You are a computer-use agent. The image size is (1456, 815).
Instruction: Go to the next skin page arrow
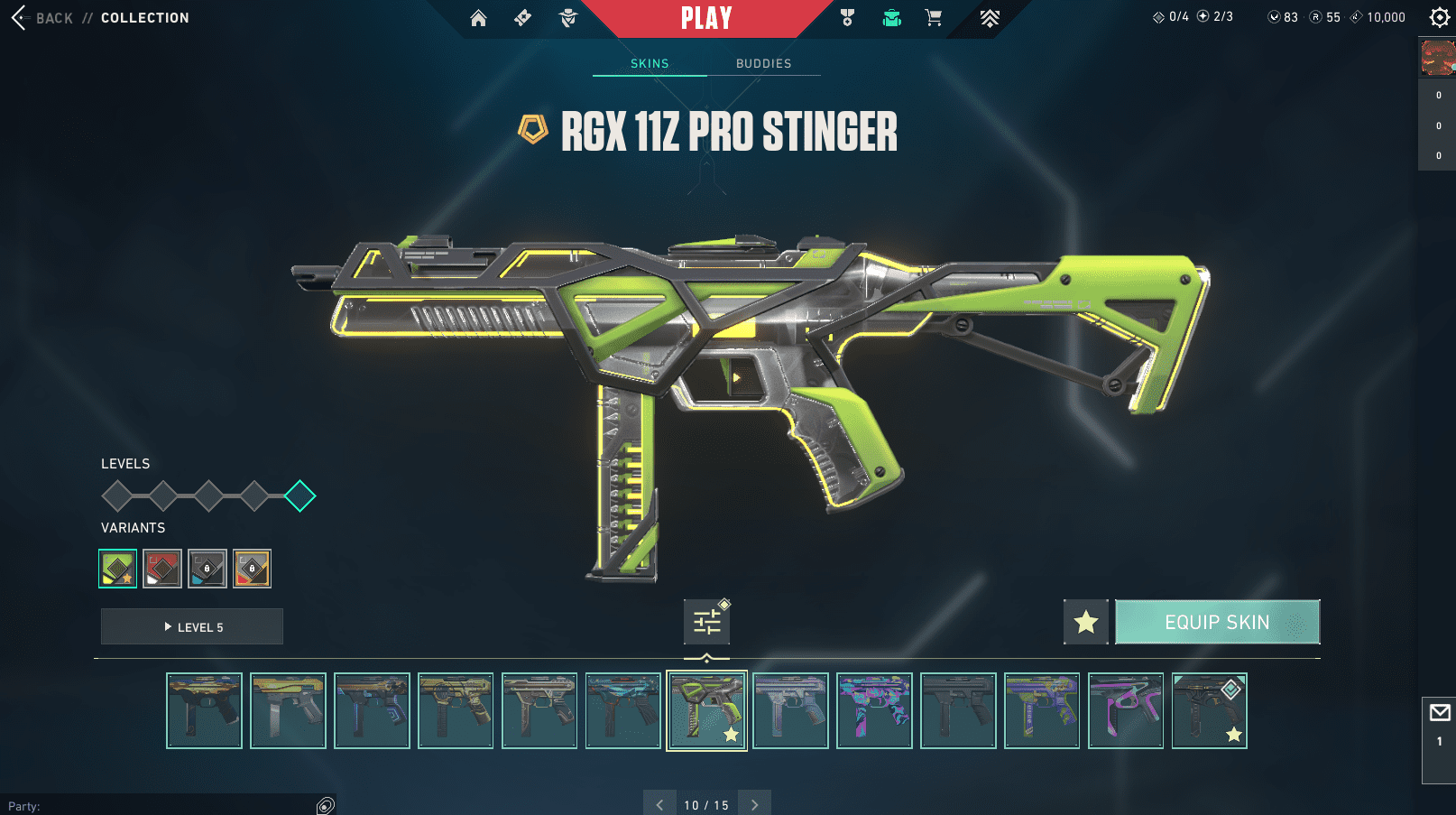(755, 804)
